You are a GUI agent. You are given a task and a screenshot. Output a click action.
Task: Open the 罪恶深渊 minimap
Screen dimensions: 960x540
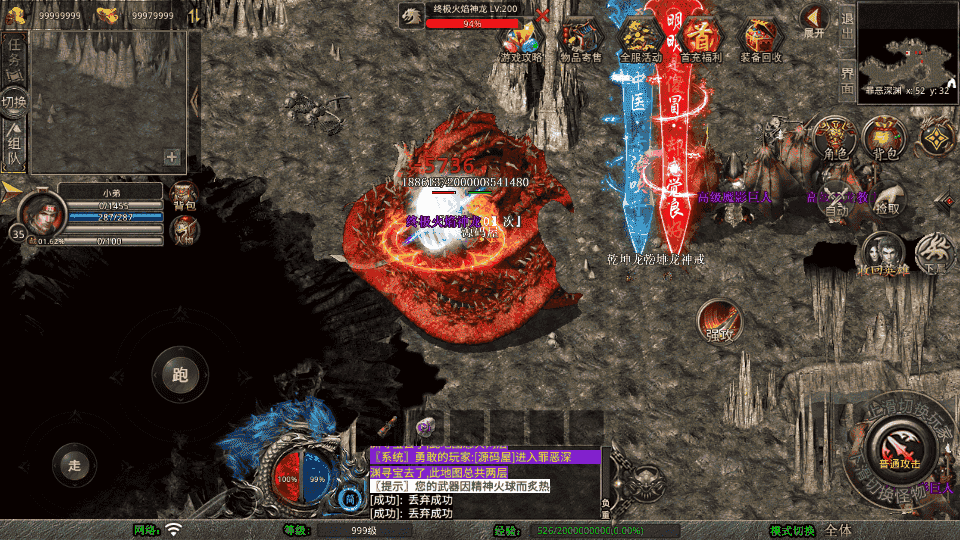click(907, 46)
